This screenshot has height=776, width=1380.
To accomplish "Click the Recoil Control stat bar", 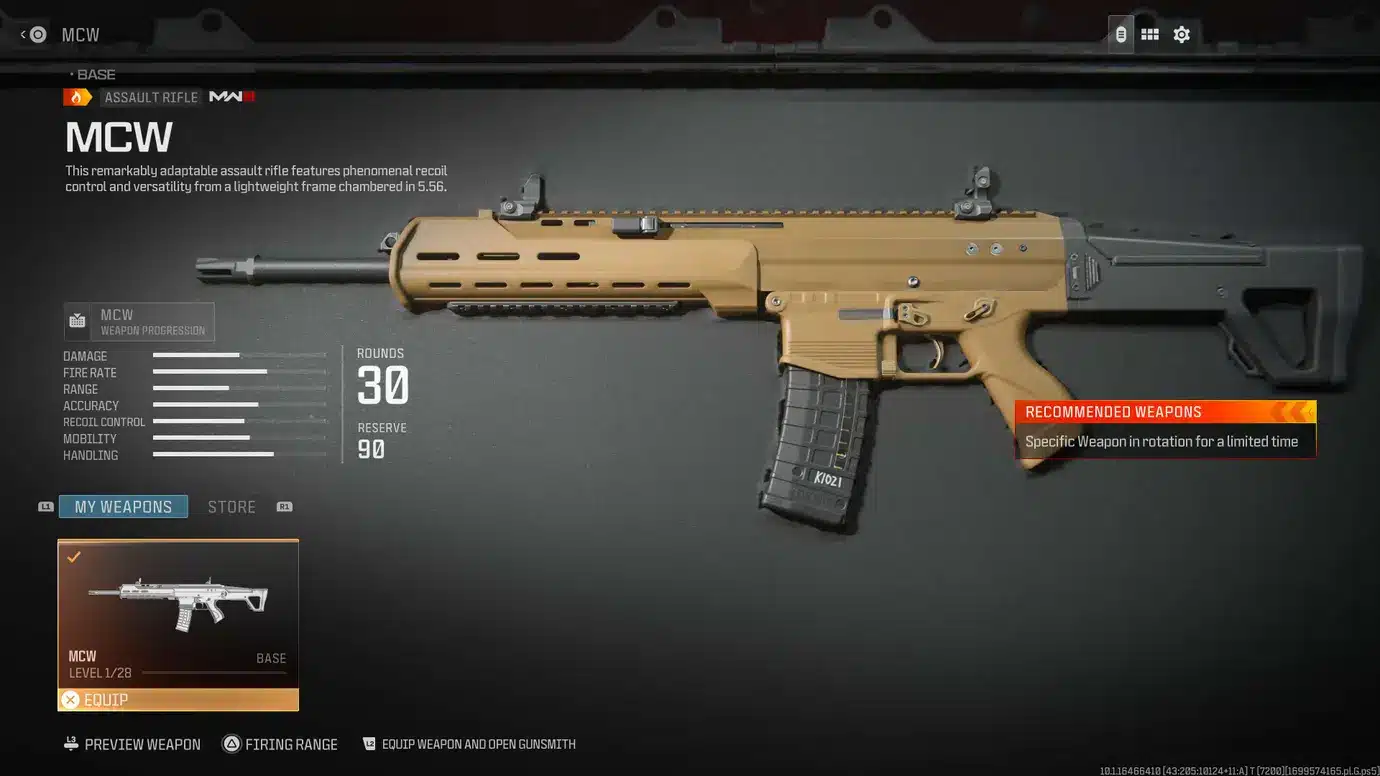I will (x=200, y=422).
